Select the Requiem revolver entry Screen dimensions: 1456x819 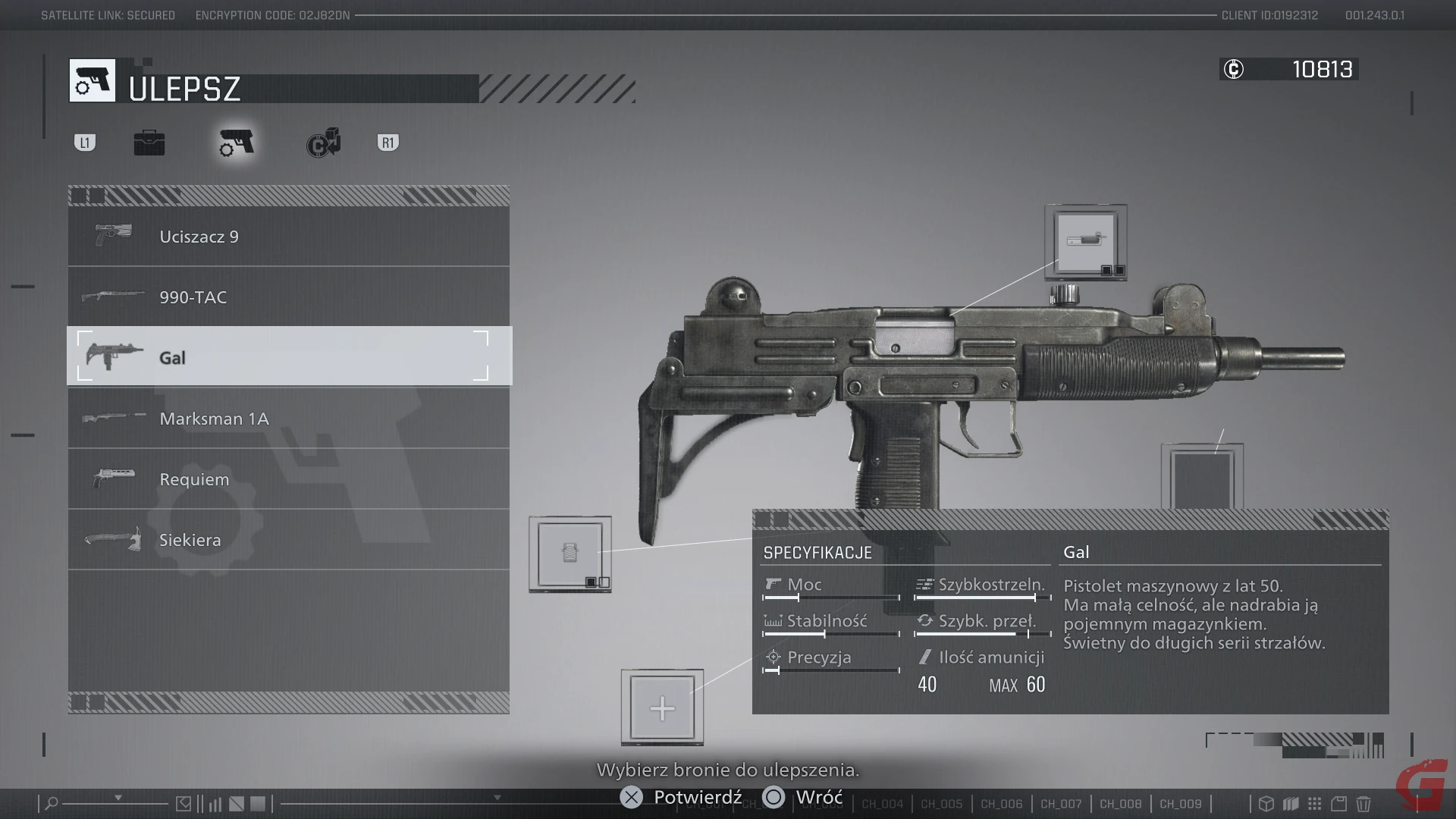point(288,479)
